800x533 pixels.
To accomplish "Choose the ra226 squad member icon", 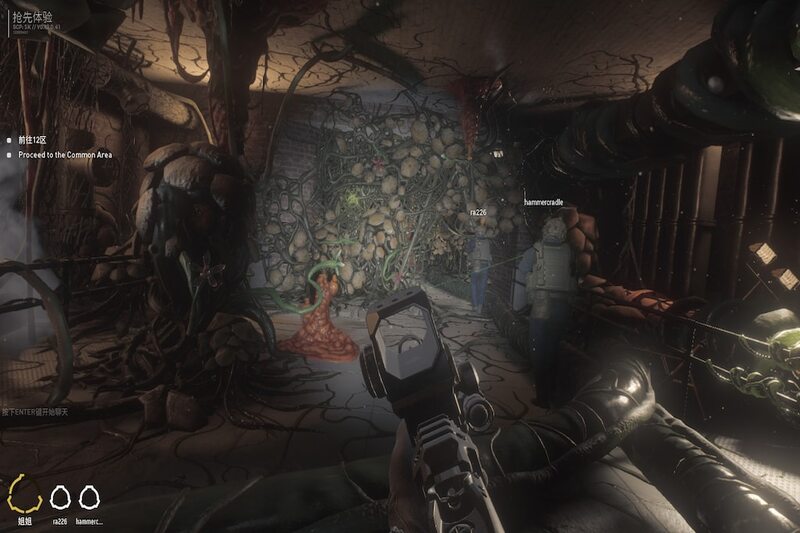I will point(60,497).
